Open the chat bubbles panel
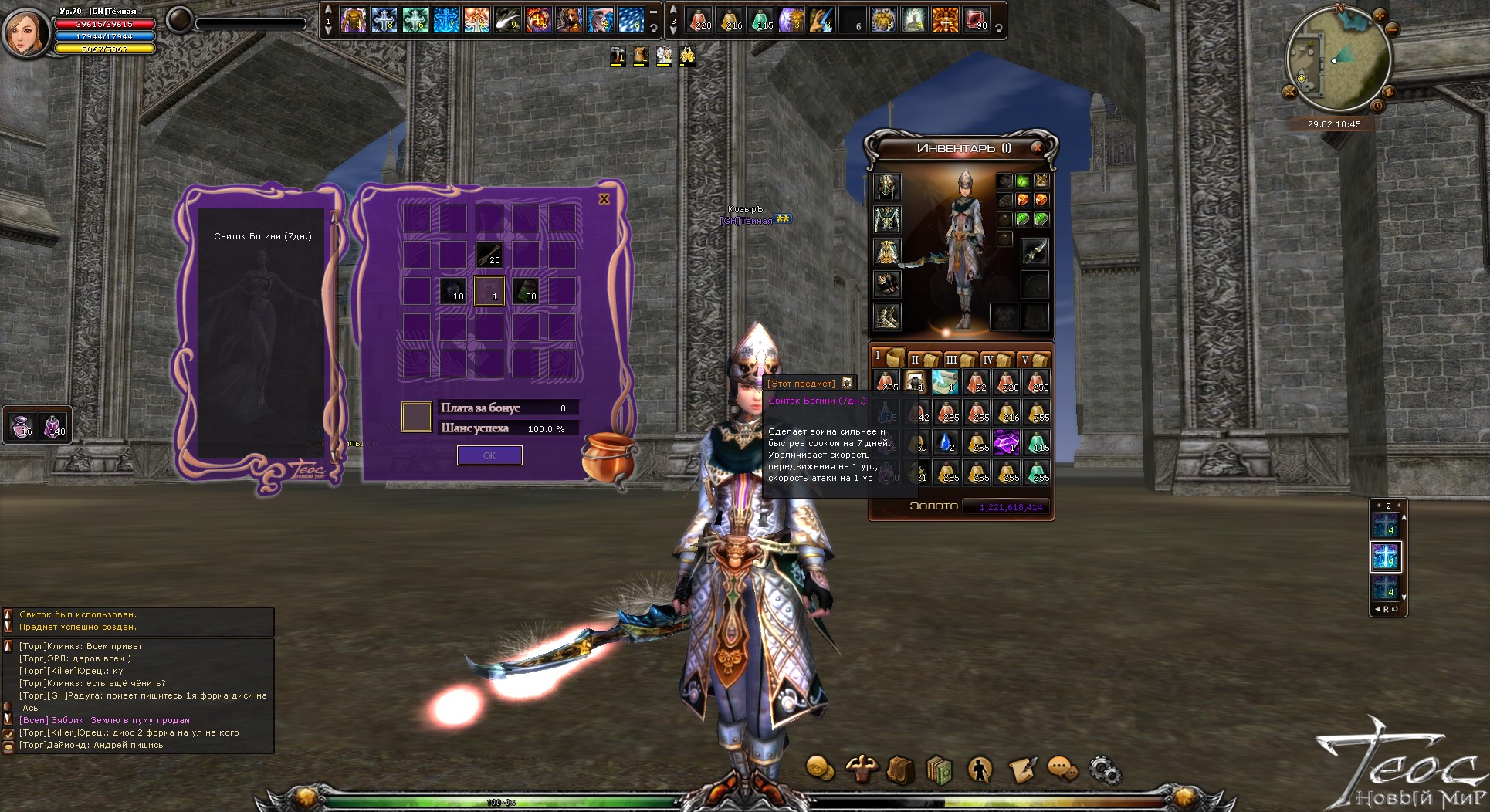 (1063, 769)
